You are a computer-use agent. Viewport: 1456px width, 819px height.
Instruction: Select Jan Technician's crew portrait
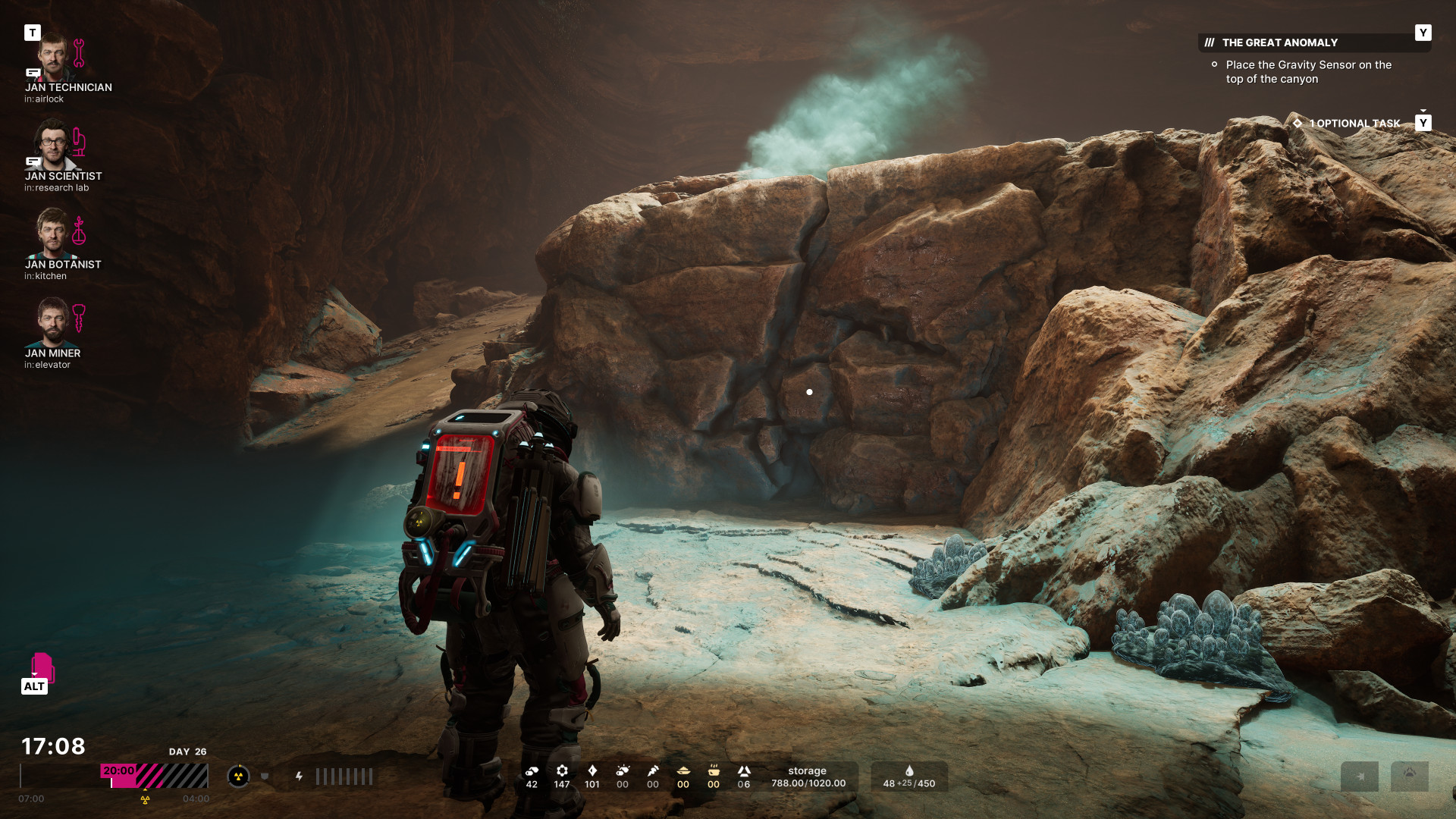[x=53, y=57]
